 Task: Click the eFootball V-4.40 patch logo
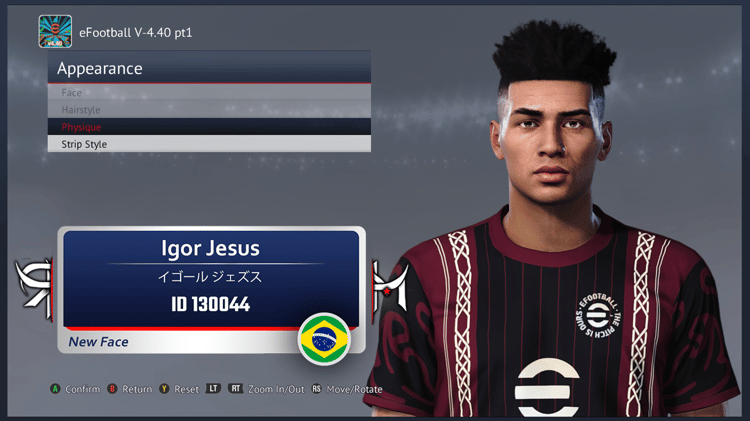click(x=55, y=32)
